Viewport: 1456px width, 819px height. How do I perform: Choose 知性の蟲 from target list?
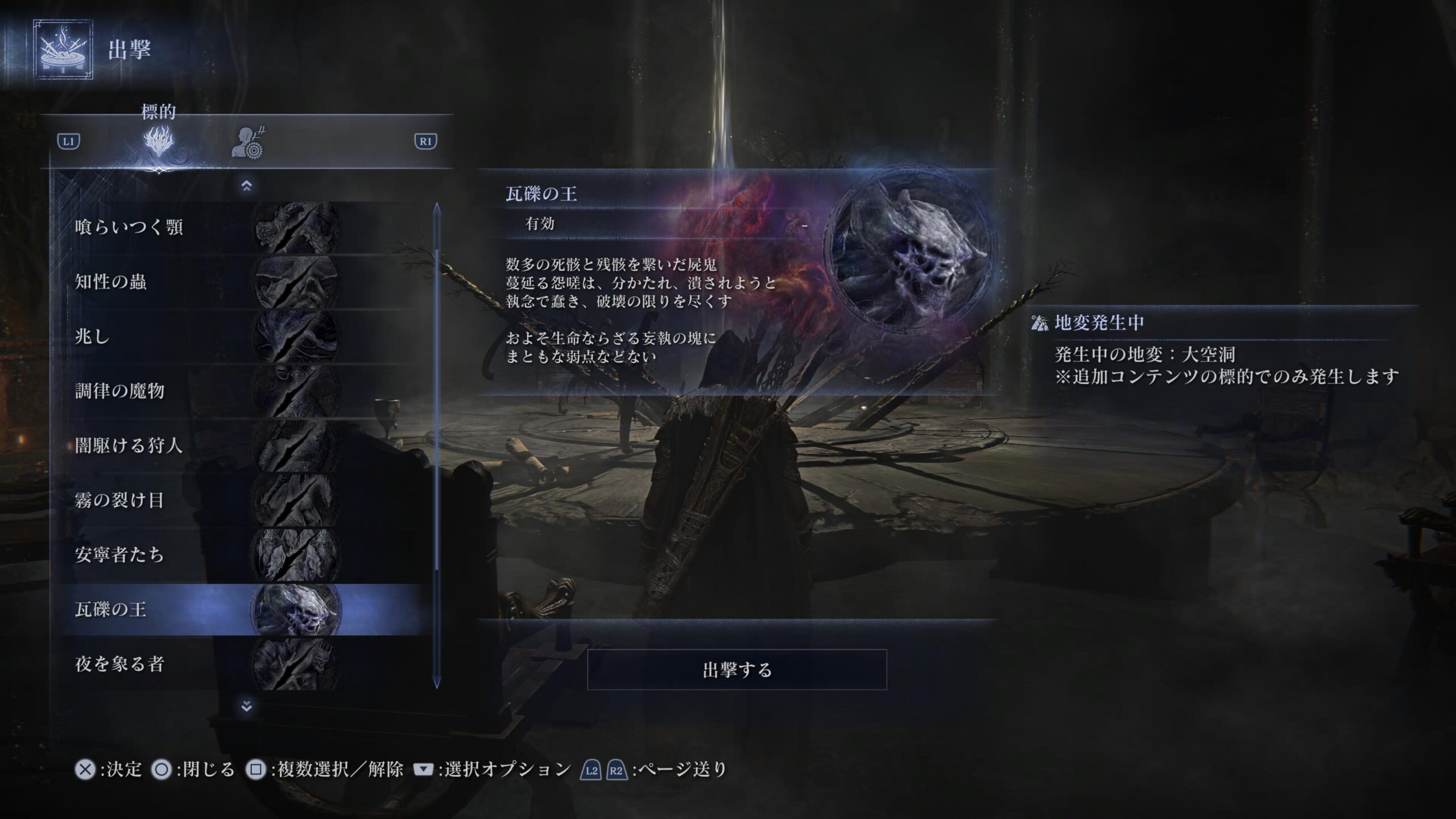[245, 282]
